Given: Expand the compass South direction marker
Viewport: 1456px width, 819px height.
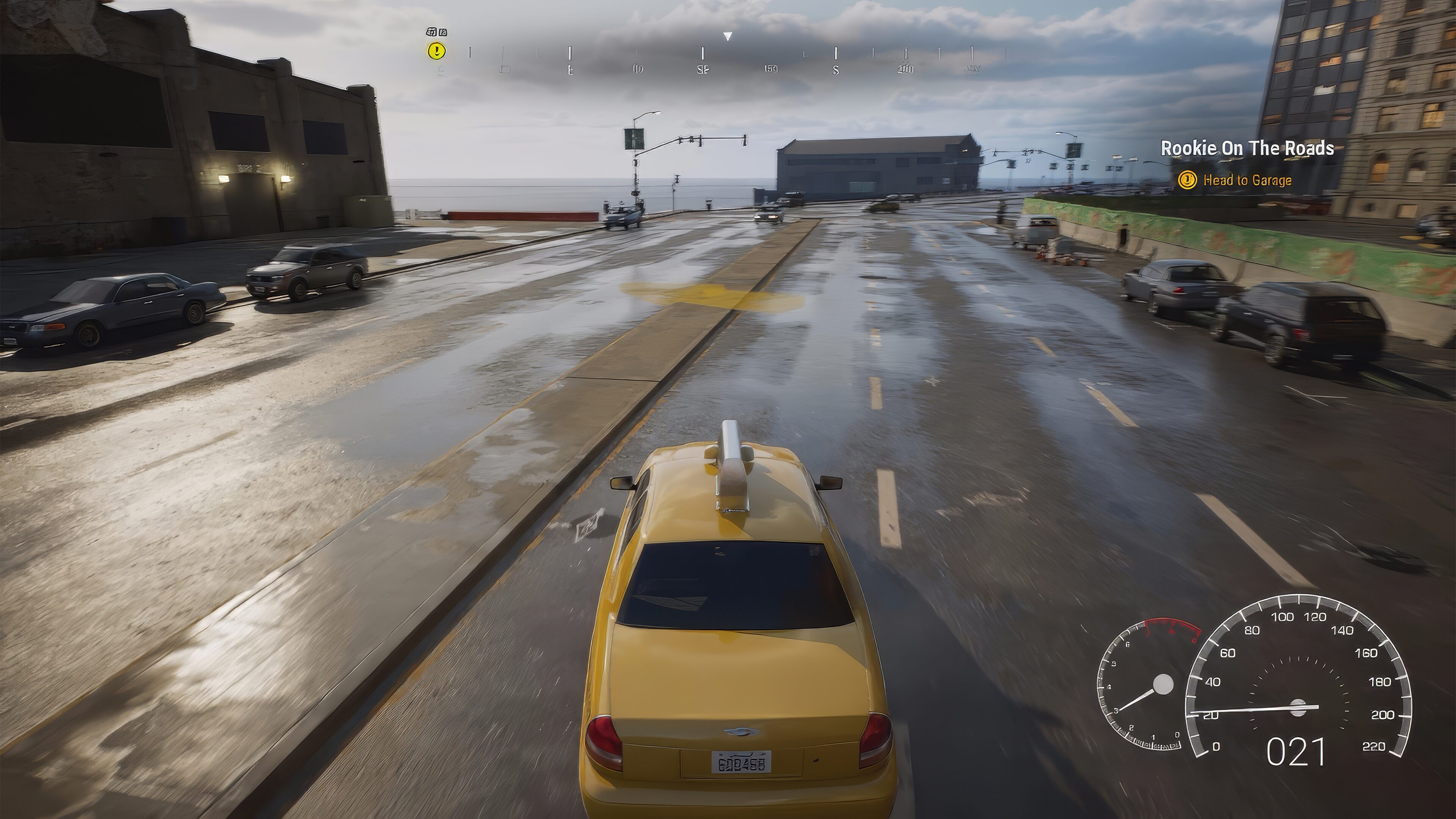Looking at the screenshot, I should [x=835, y=70].
